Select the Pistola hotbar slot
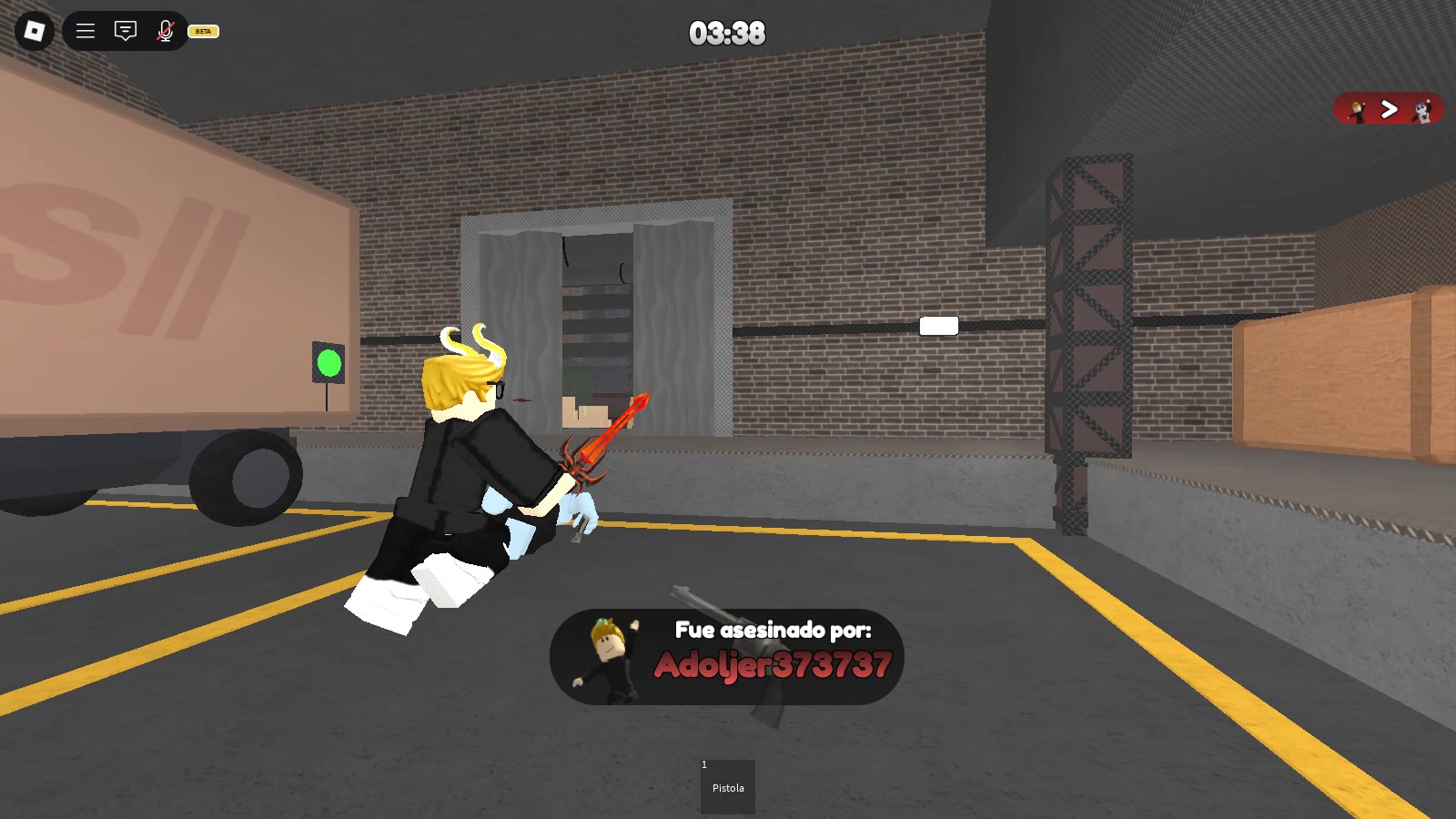The width and height of the screenshot is (1456, 819). click(x=727, y=788)
